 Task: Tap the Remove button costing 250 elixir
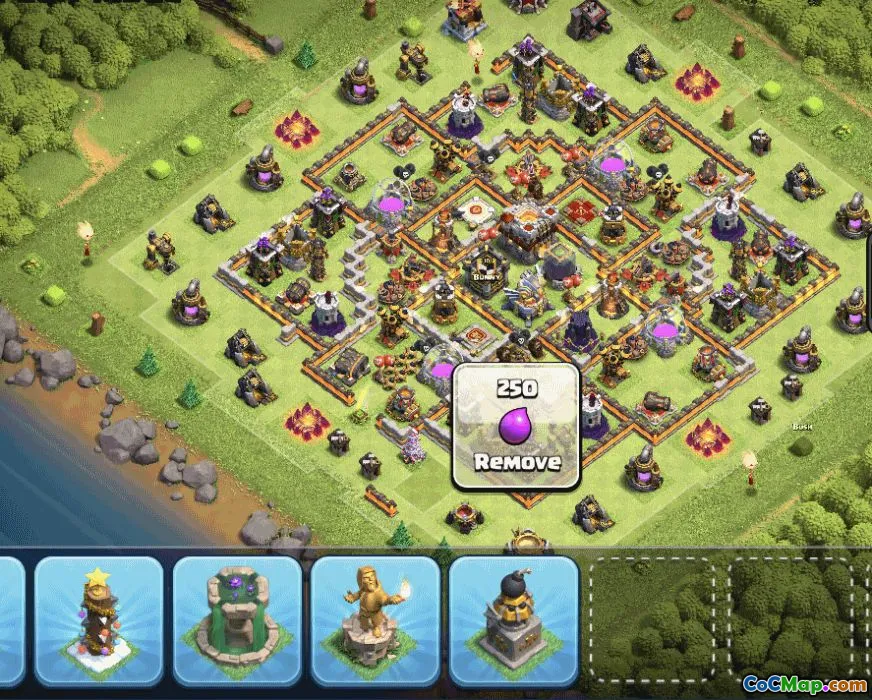(515, 427)
